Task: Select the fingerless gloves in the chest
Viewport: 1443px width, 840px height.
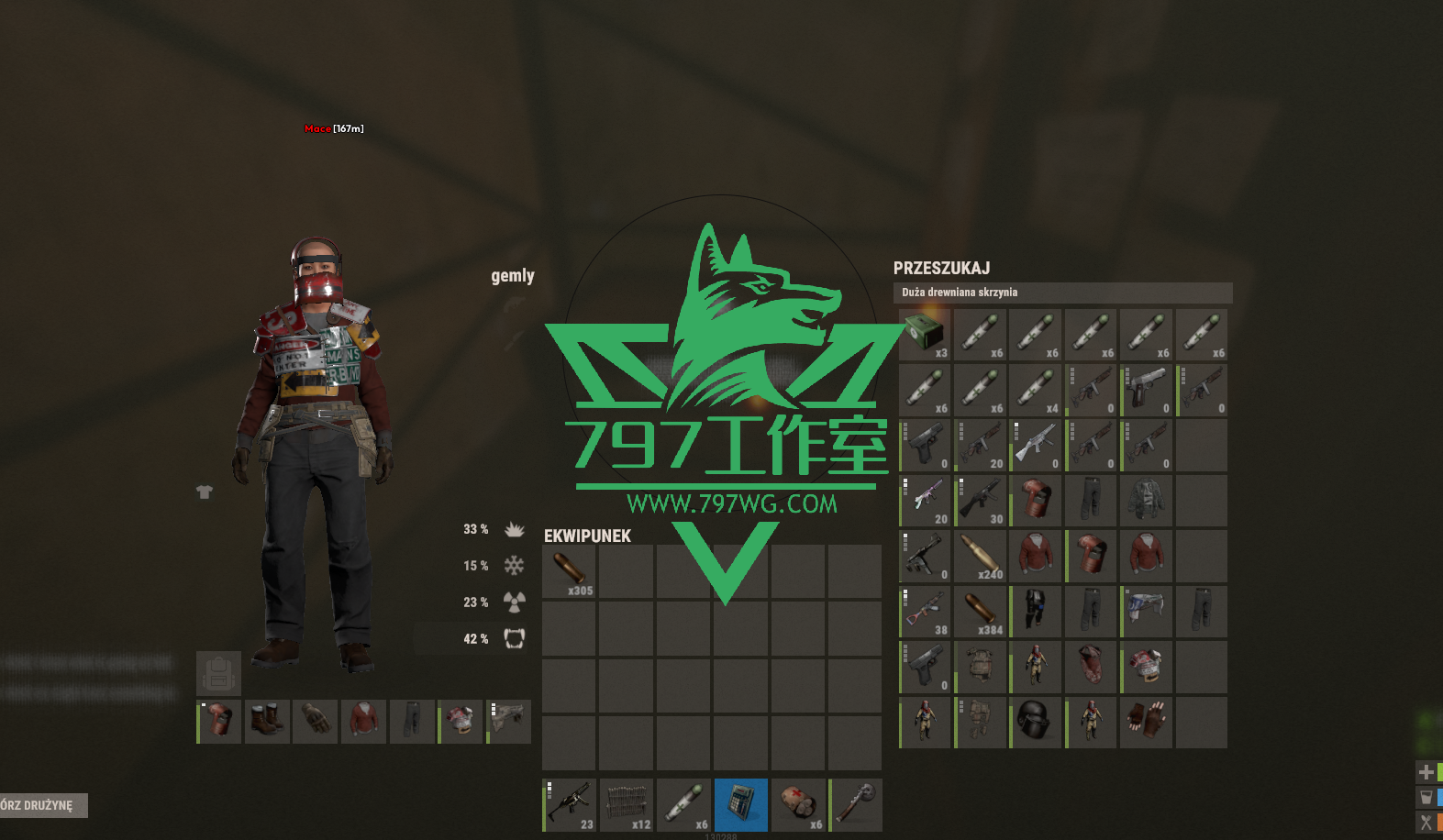Action: 1146,722
